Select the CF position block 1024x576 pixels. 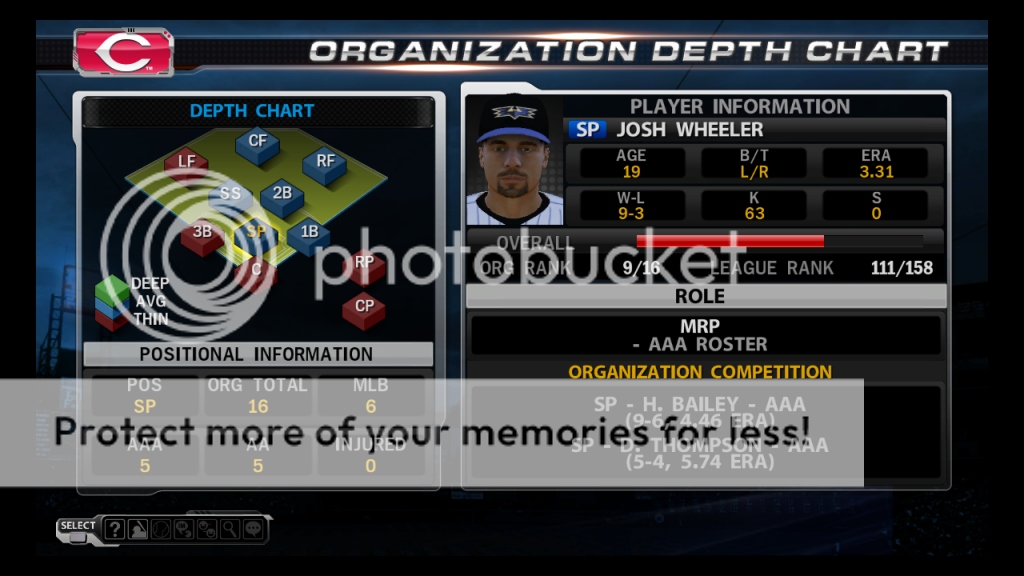coord(257,143)
